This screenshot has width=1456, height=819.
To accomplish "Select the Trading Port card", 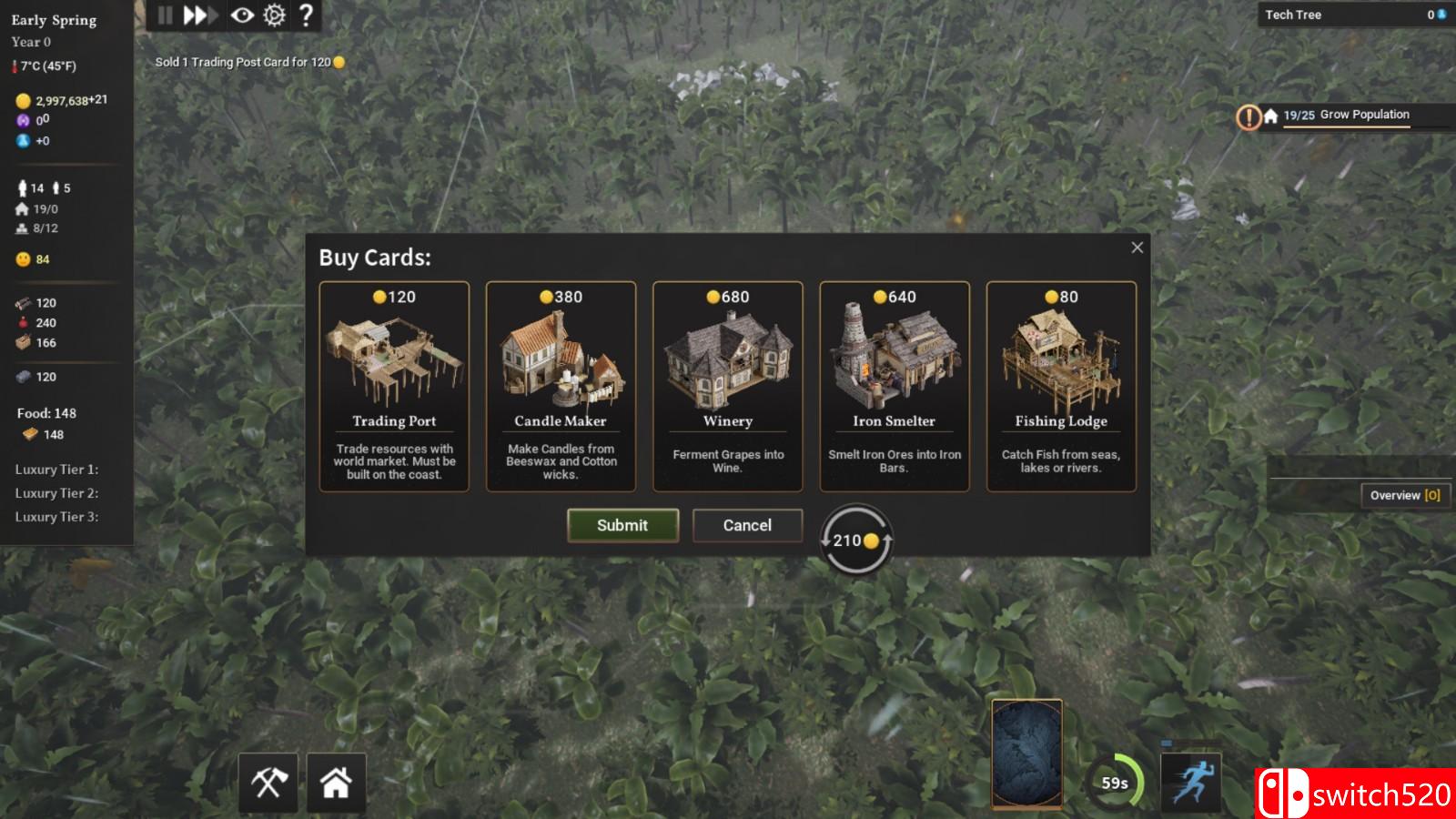I will point(394,386).
